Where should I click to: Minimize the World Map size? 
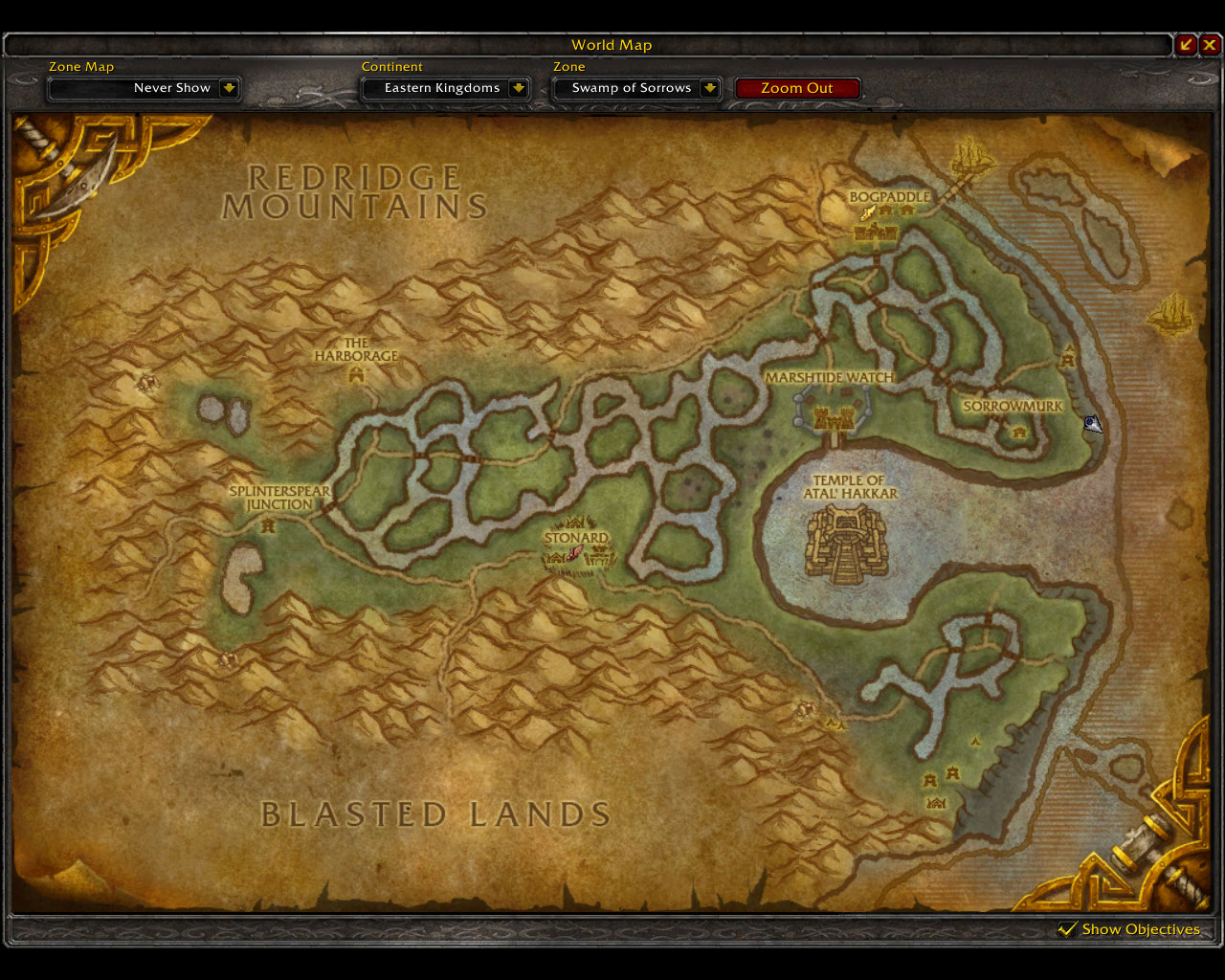pyautogui.click(x=1186, y=44)
